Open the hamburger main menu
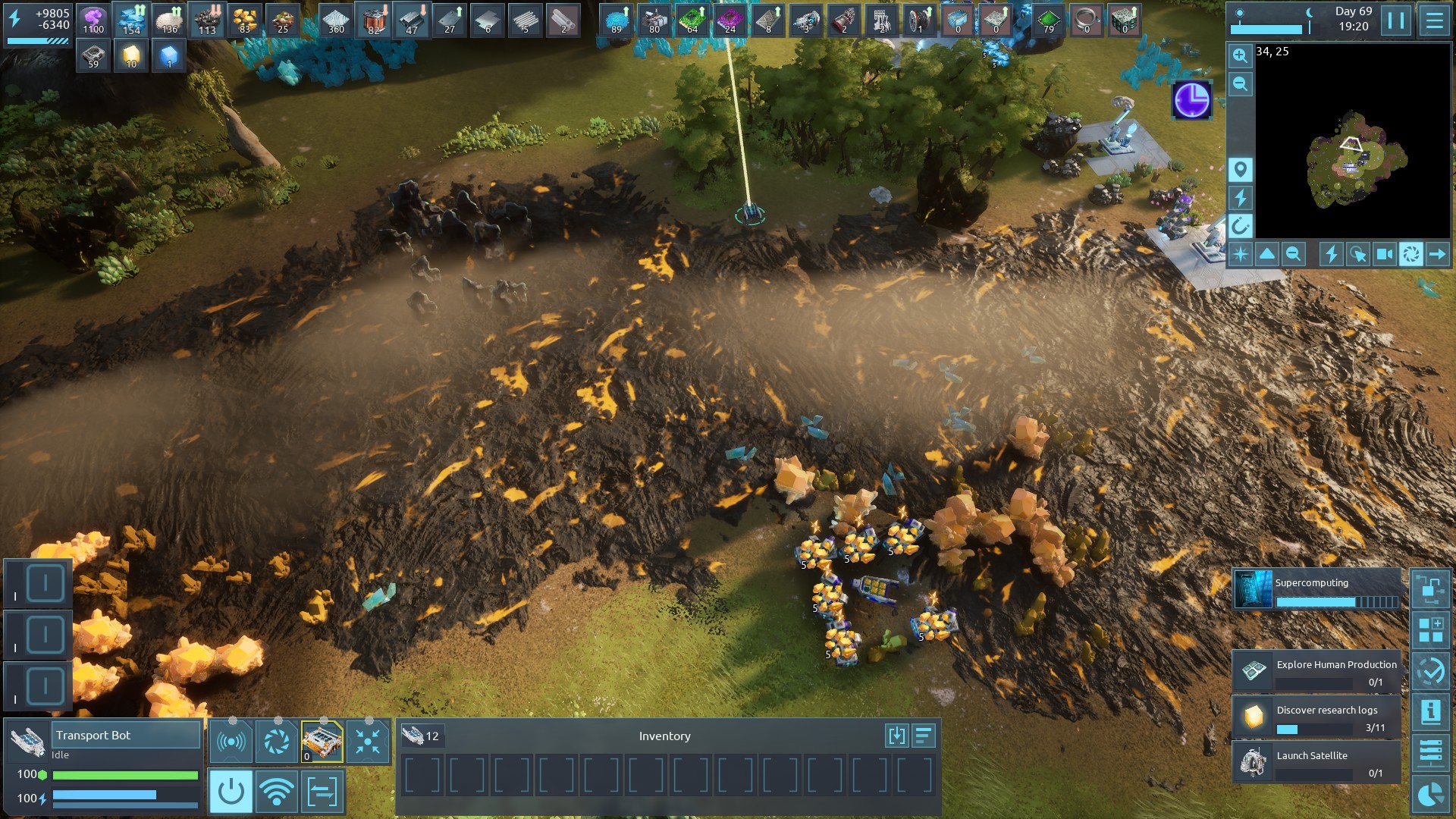This screenshot has width=1456, height=819. pyautogui.click(x=1434, y=20)
